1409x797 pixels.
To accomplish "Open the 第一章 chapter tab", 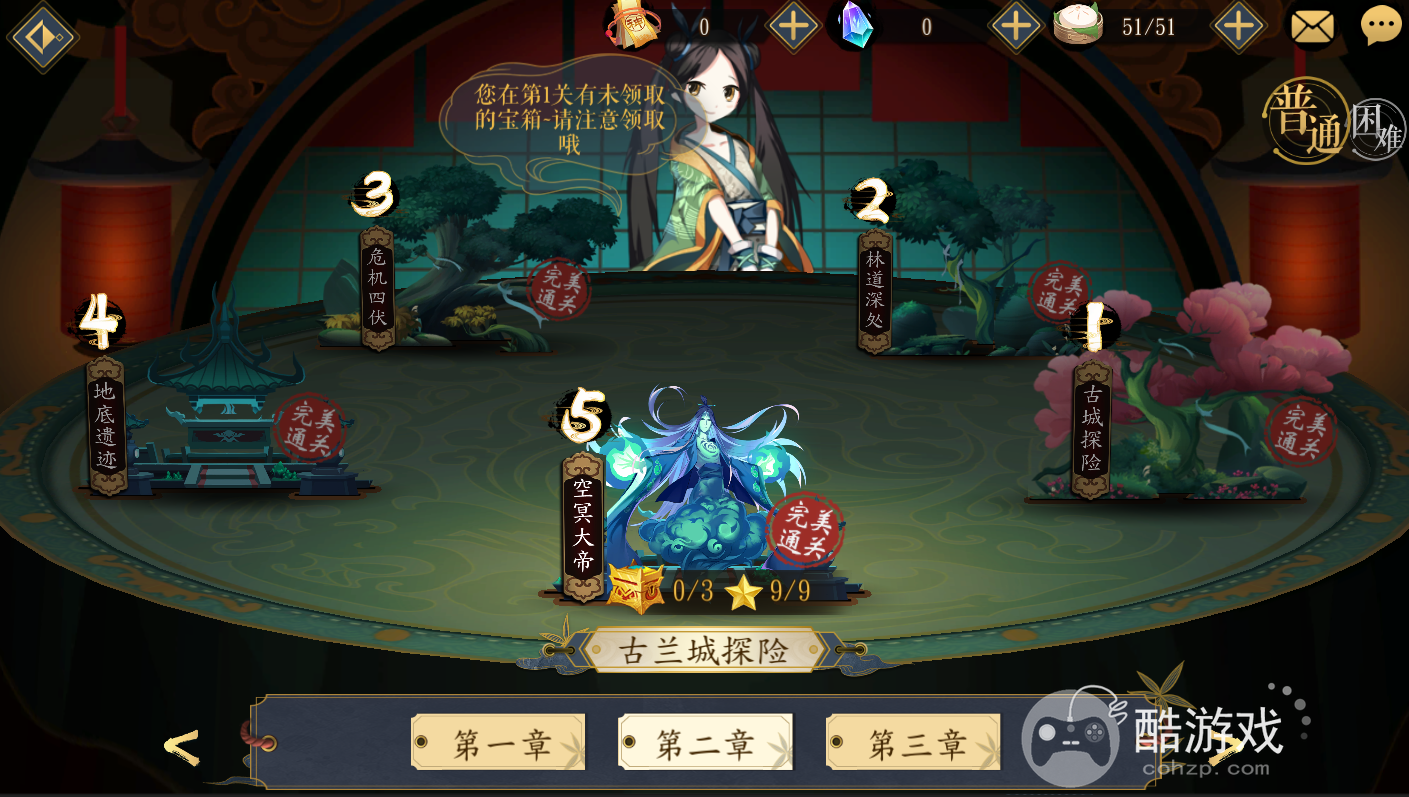I will 498,741.
